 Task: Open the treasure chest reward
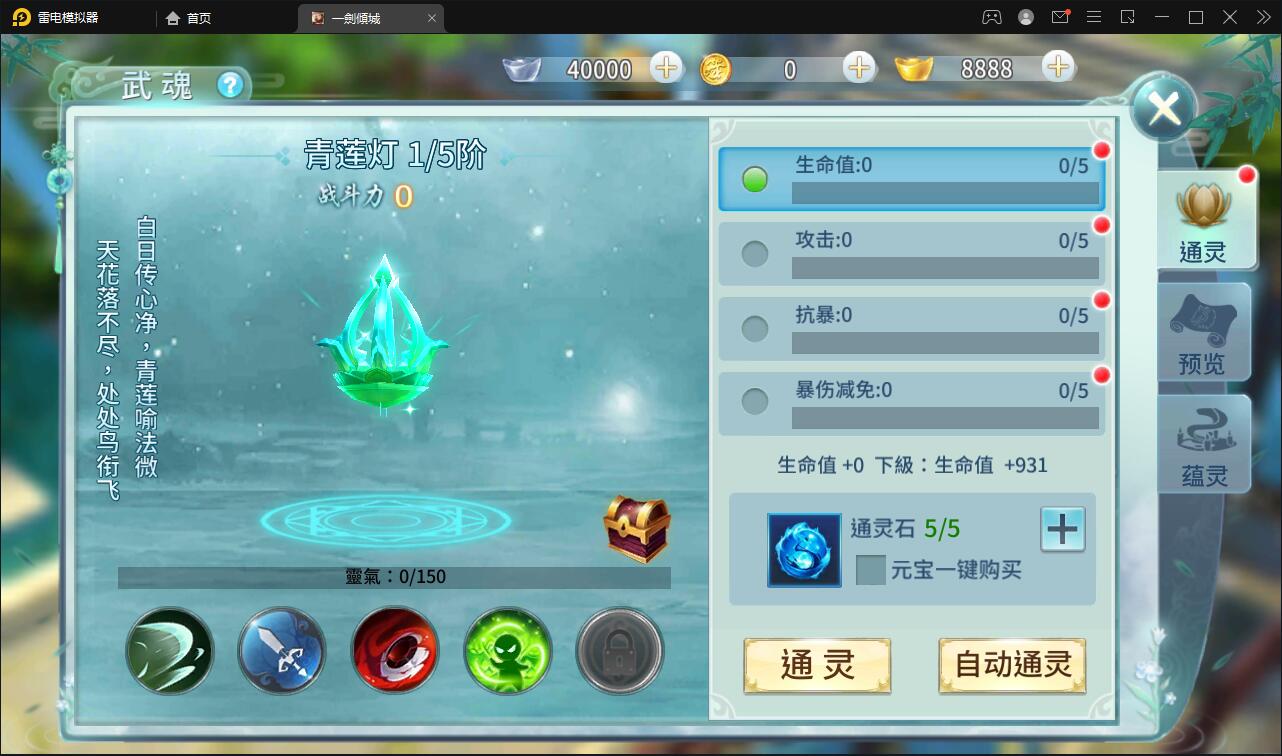[637, 530]
